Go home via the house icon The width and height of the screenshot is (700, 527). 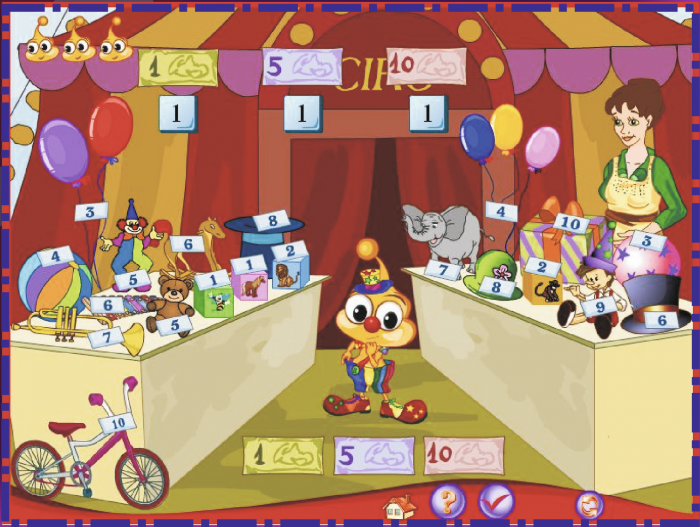(398, 506)
